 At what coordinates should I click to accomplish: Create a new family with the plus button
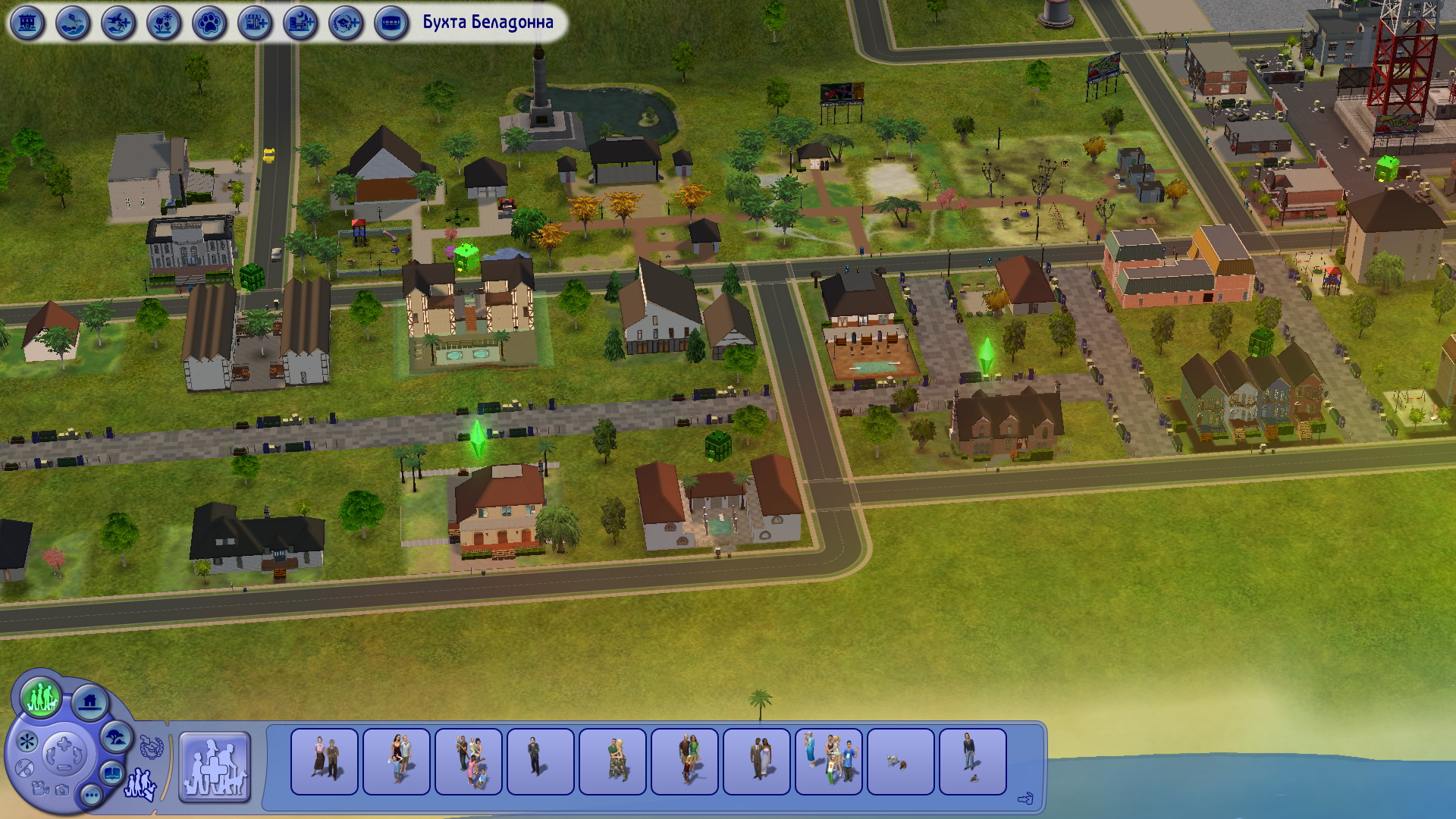[215, 766]
